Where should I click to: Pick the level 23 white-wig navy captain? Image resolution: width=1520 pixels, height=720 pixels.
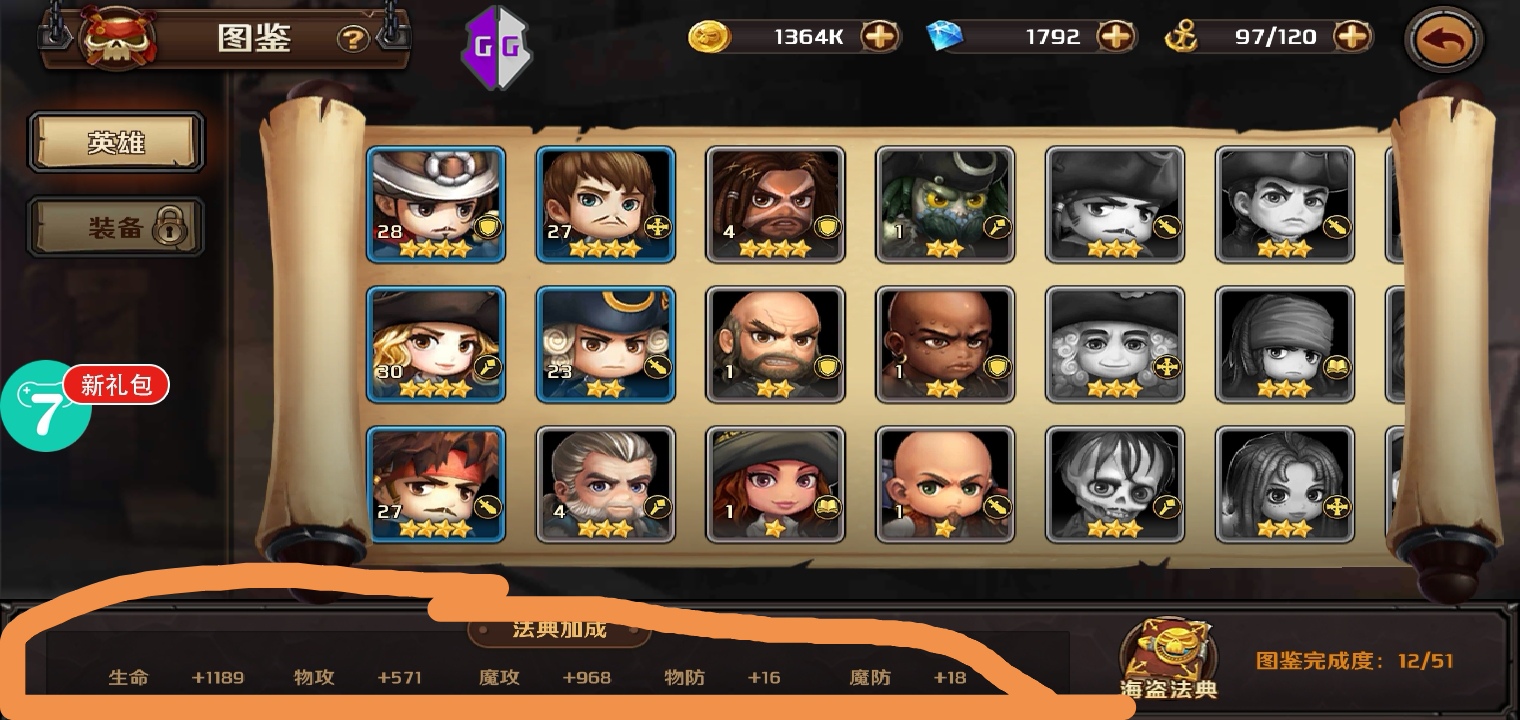pyautogui.click(x=606, y=344)
